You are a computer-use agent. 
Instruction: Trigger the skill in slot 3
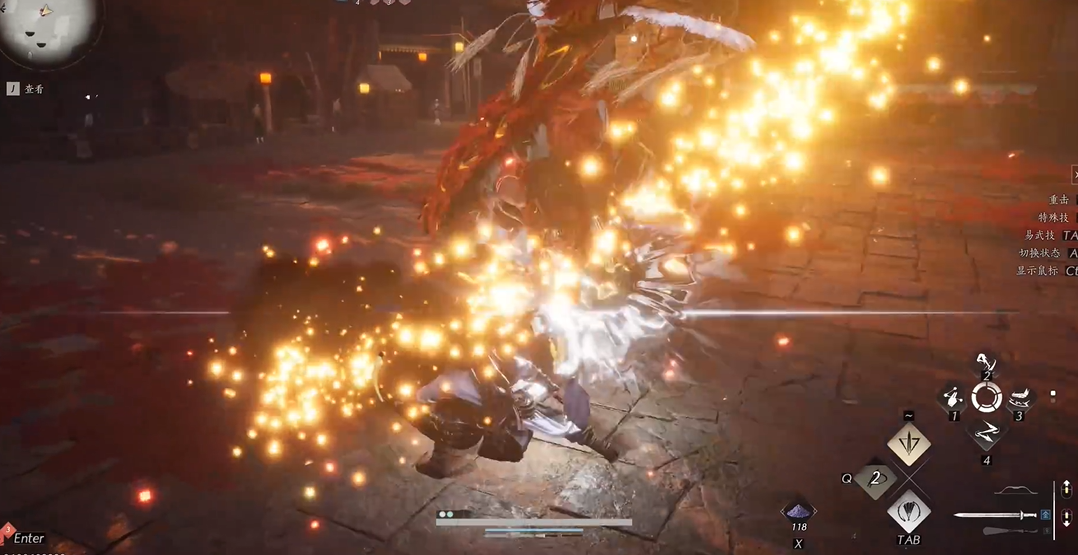tap(1020, 399)
